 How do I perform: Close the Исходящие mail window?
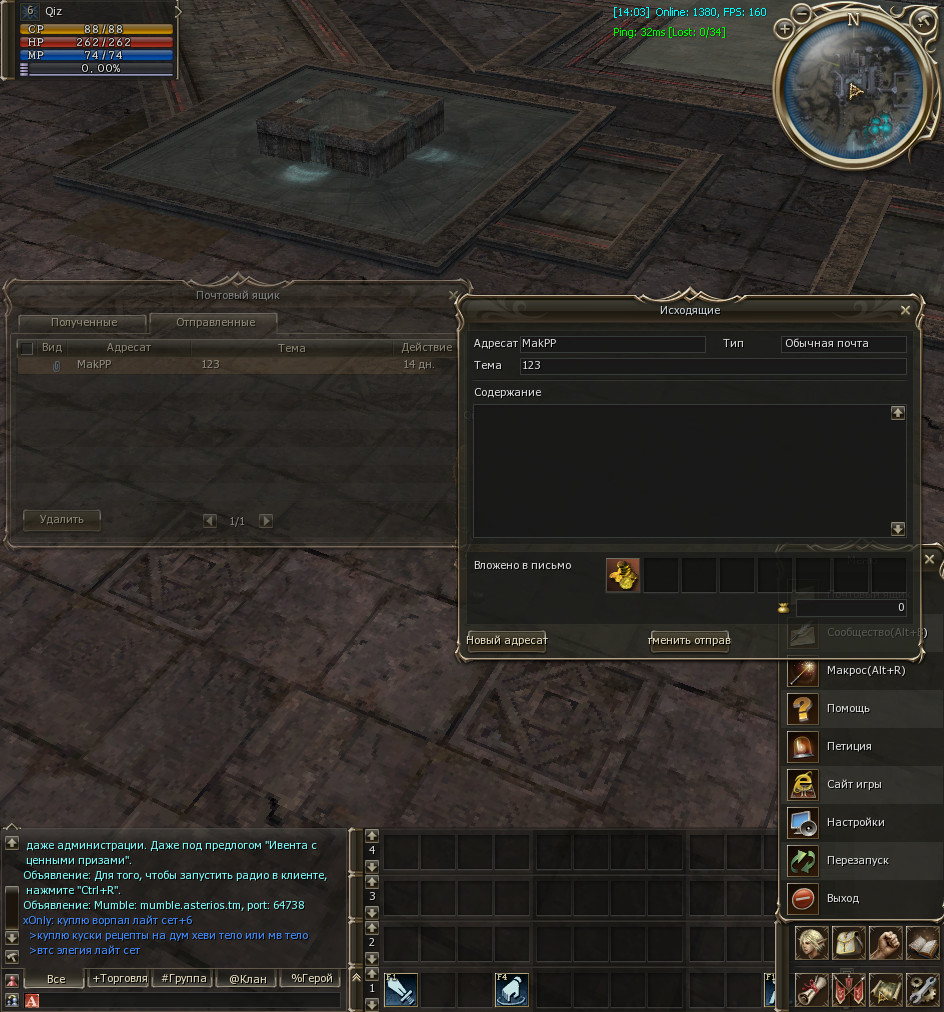point(905,310)
